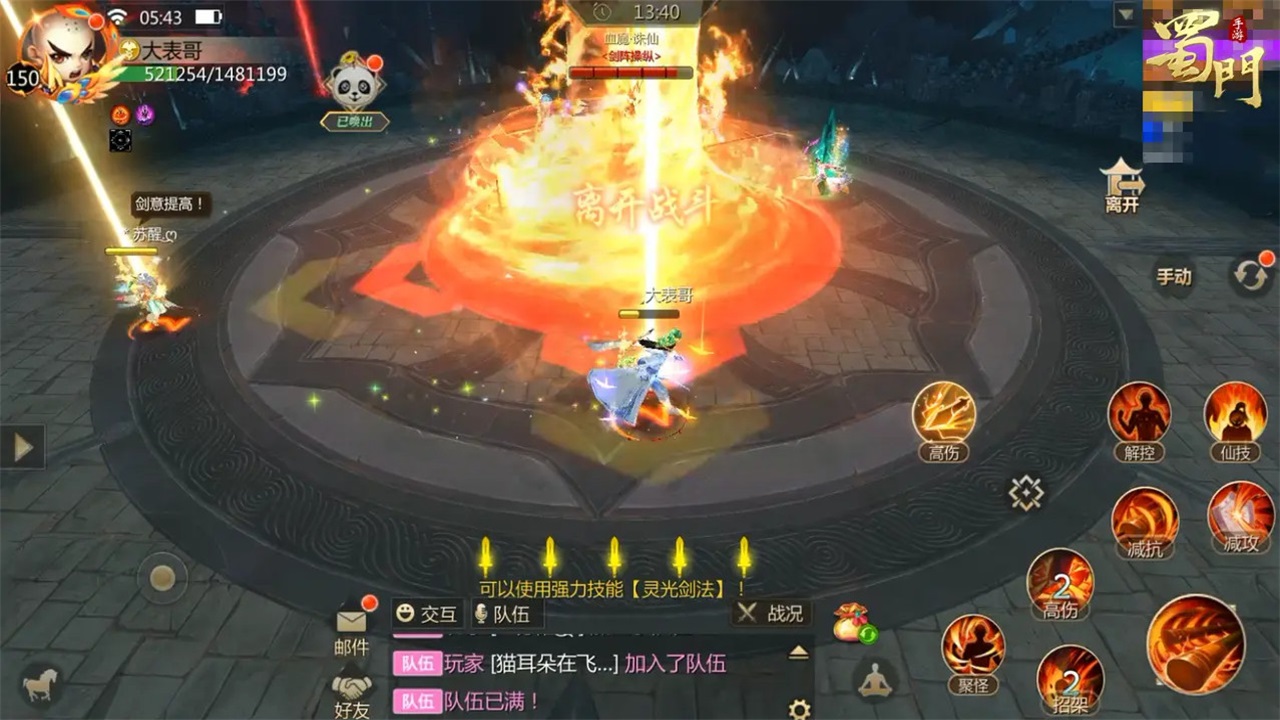Switch to the 队伍 team chat channel
This screenshot has width=1280, height=720.
[510, 615]
